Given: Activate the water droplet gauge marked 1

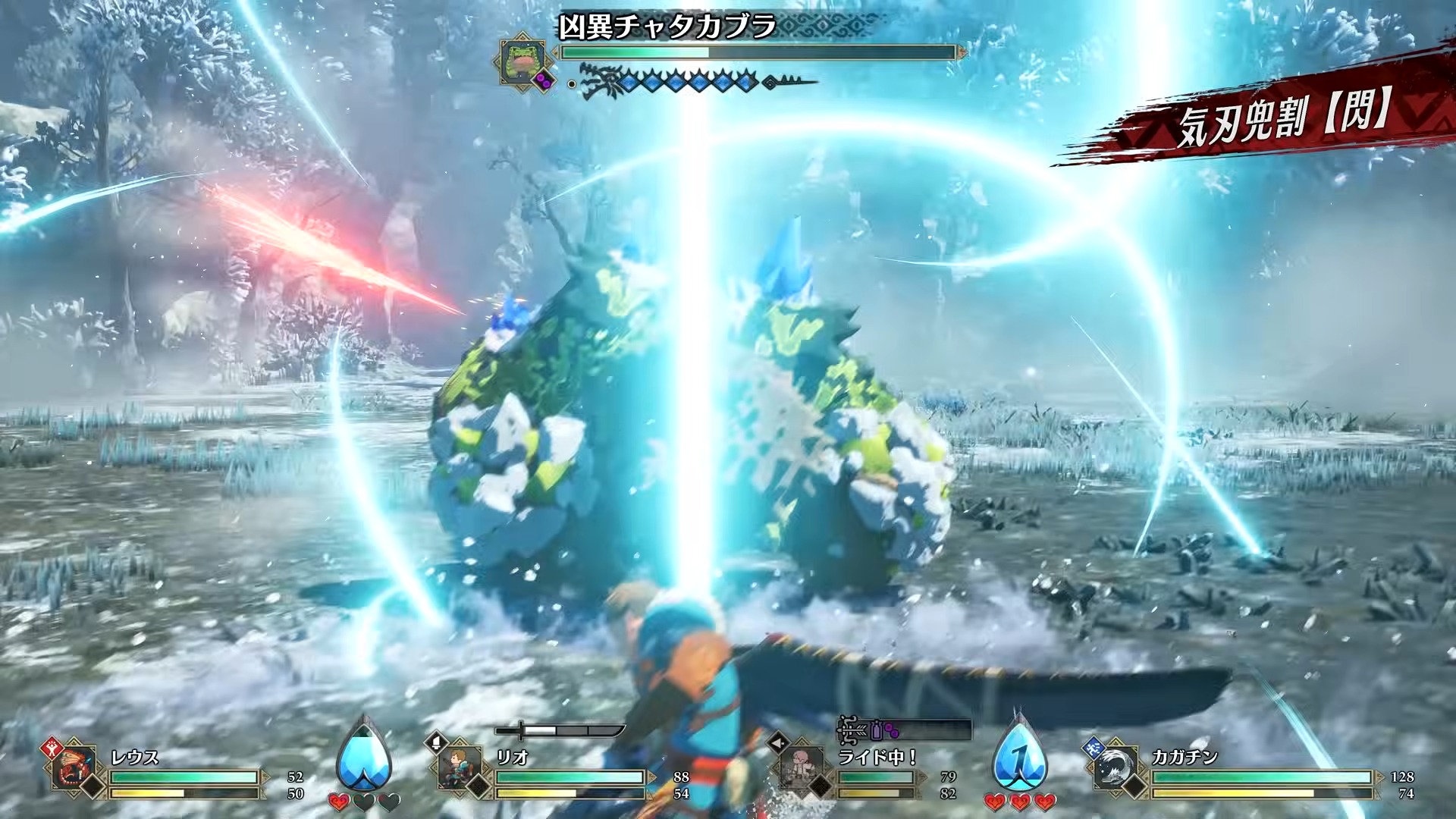Looking at the screenshot, I should (1019, 755).
